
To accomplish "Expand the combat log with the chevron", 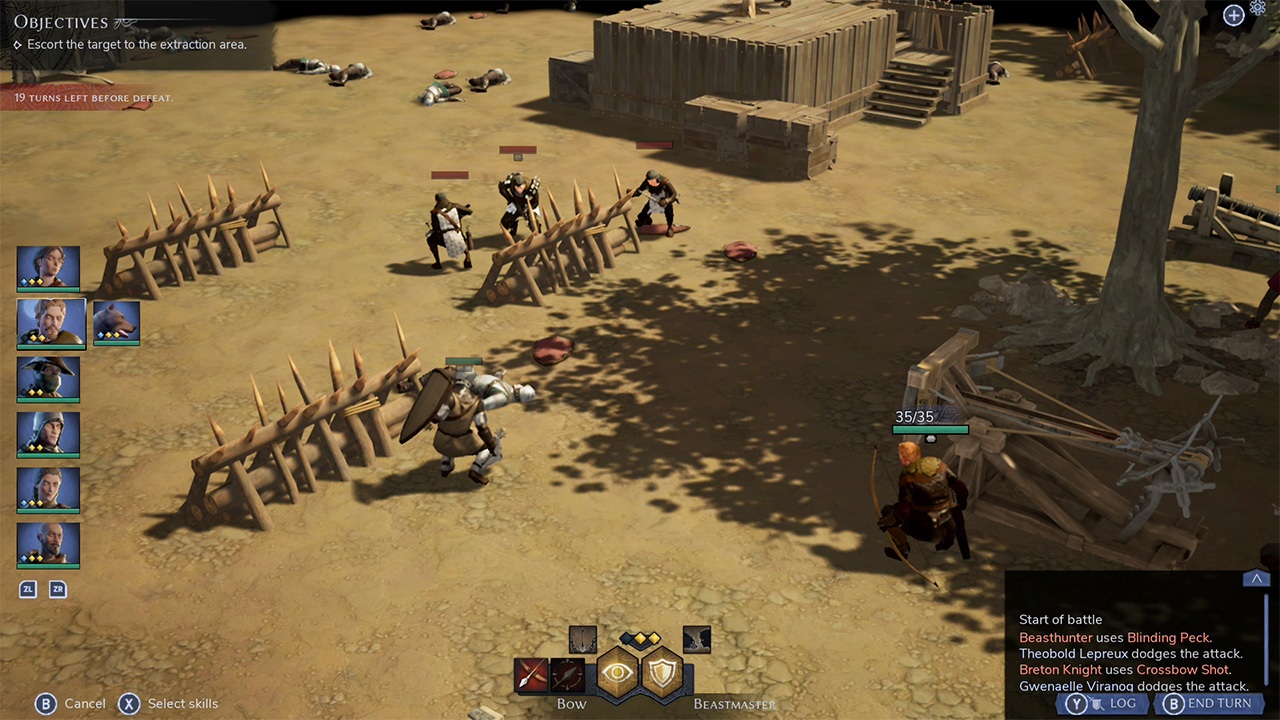I will [x=1257, y=578].
